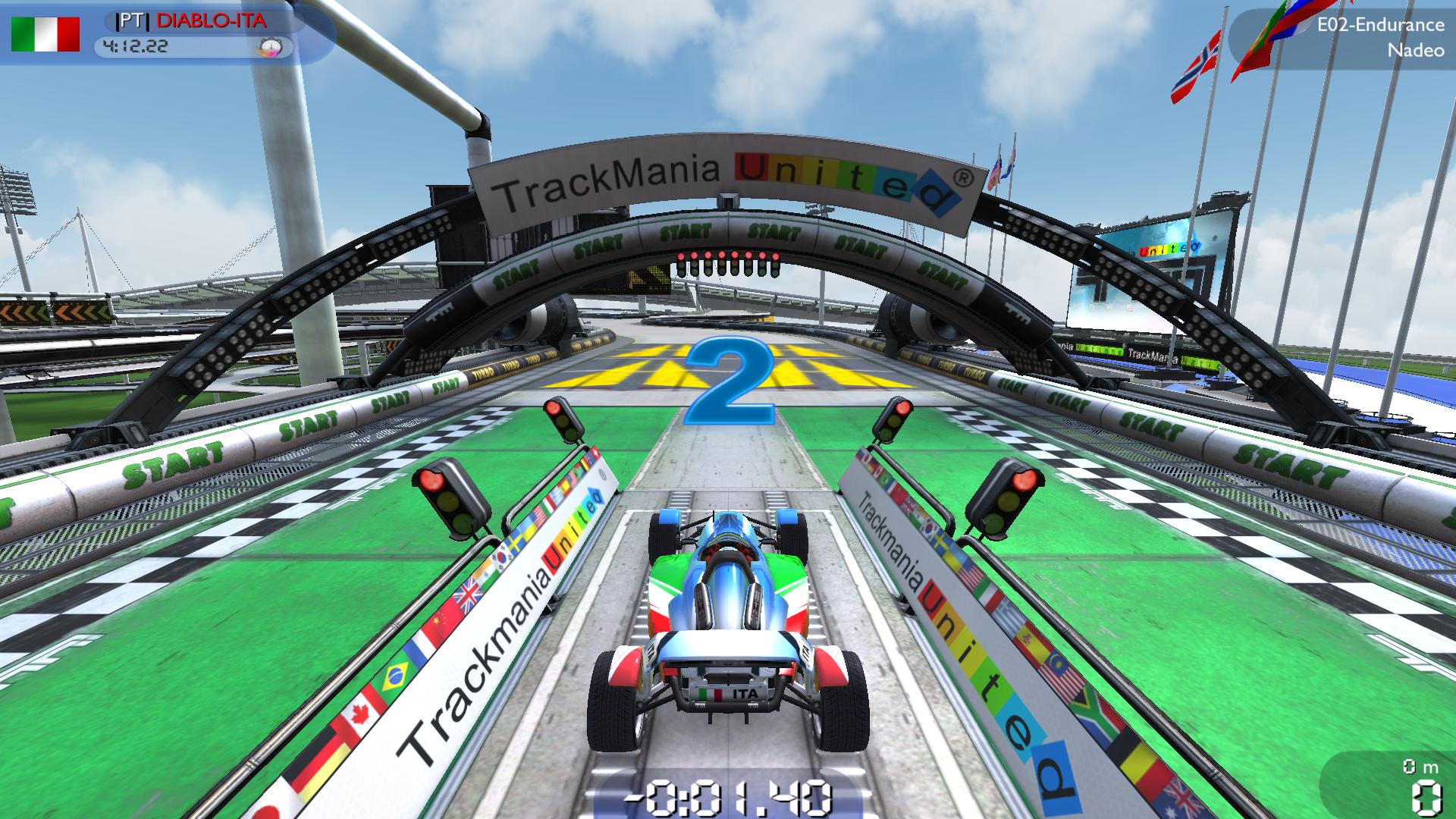Click the medal icon beside the record time
The height and width of the screenshot is (819, 1456).
click(x=271, y=48)
